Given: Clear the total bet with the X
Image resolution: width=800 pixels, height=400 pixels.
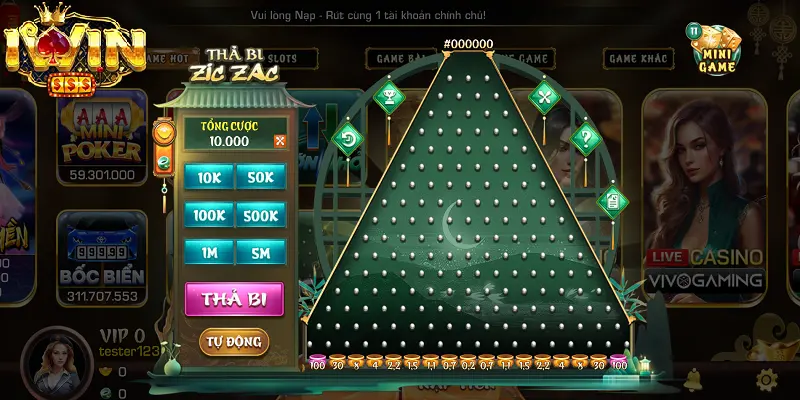Looking at the screenshot, I should pos(280,141).
